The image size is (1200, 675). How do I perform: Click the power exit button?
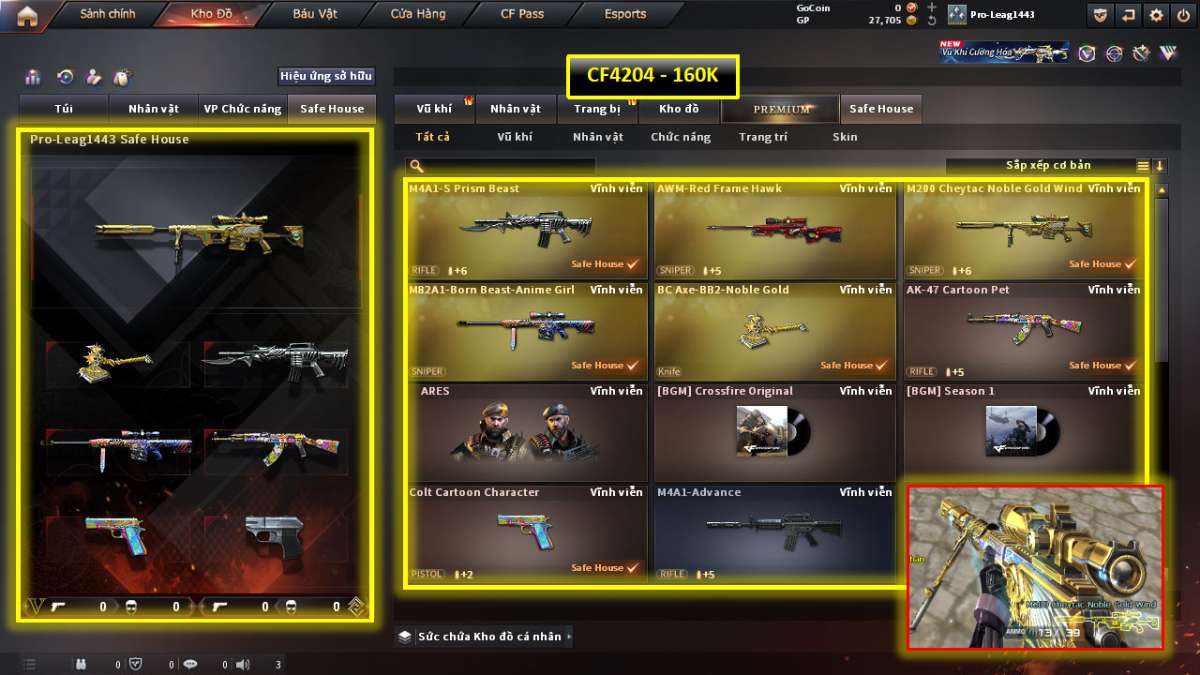point(1184,15)
